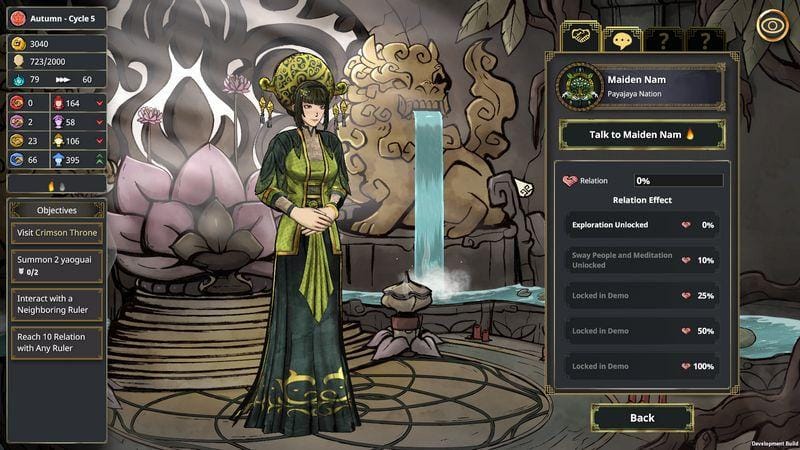
Task: Select the Sway People and Meditation row
Action: pyautogui.click(x=641, y=260)
